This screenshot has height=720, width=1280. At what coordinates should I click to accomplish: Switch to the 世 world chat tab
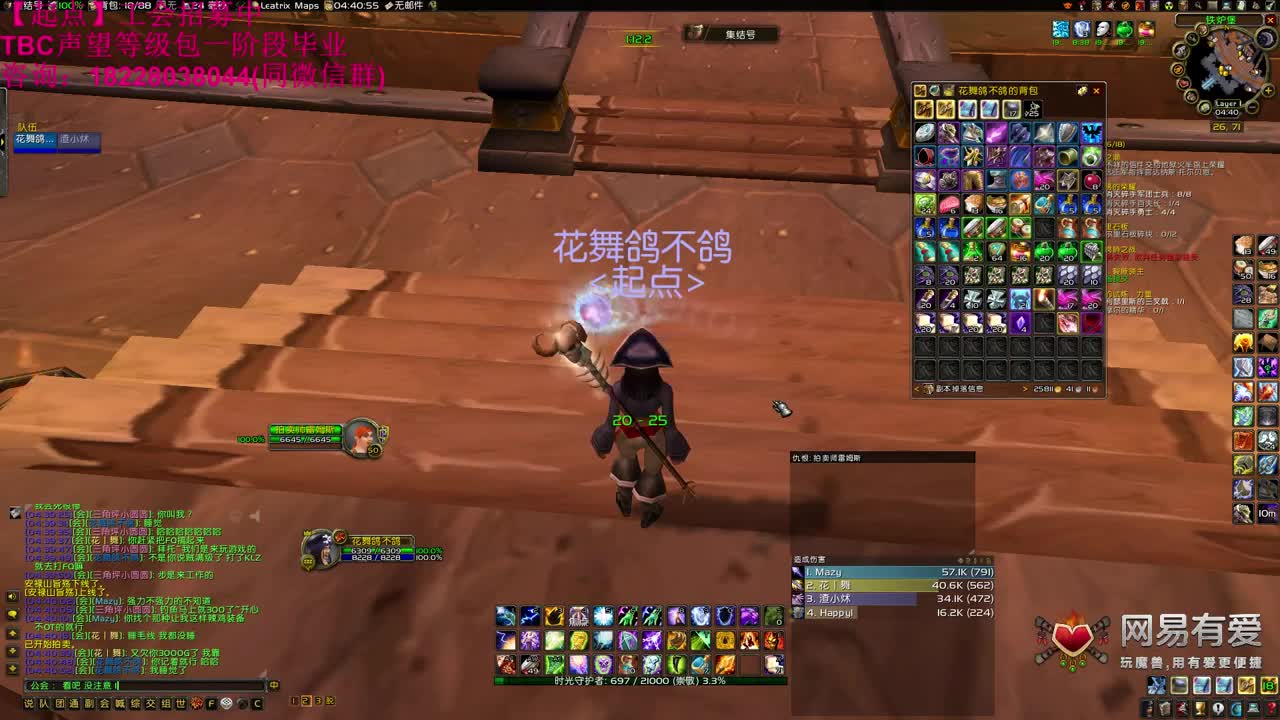pyautogui.click(x=179, y=703)
